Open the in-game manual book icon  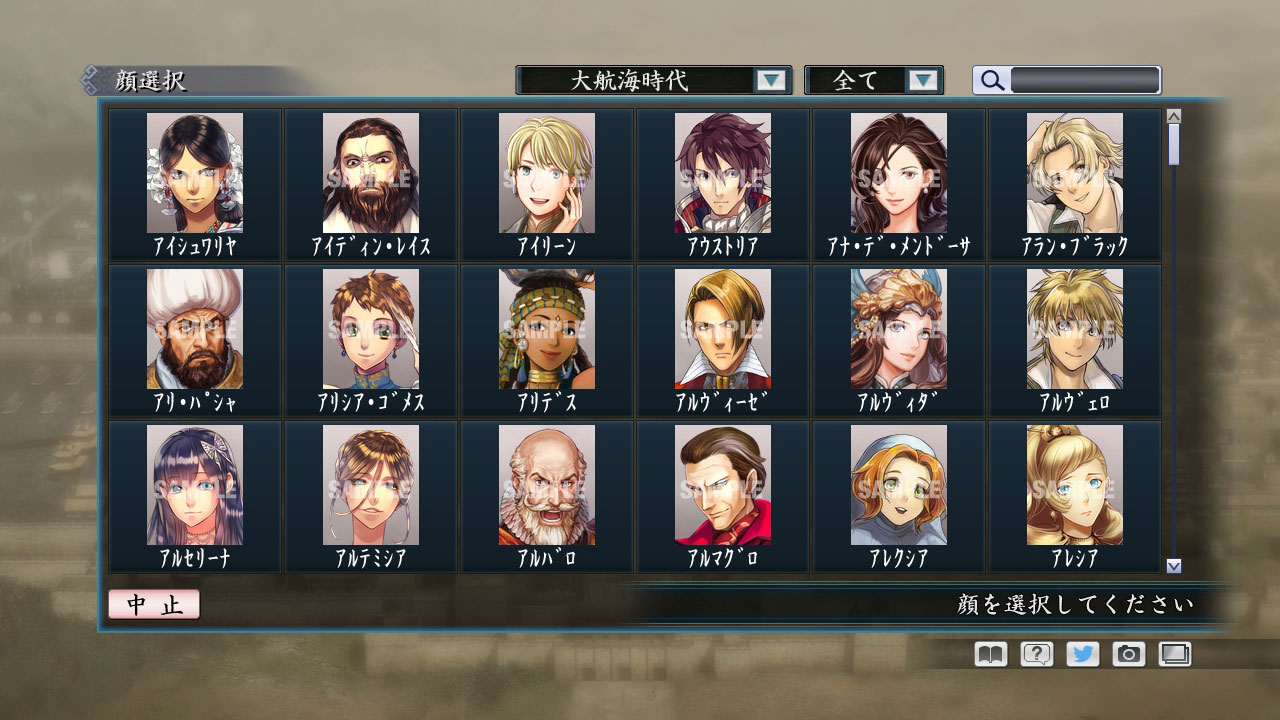coord(988,654)
